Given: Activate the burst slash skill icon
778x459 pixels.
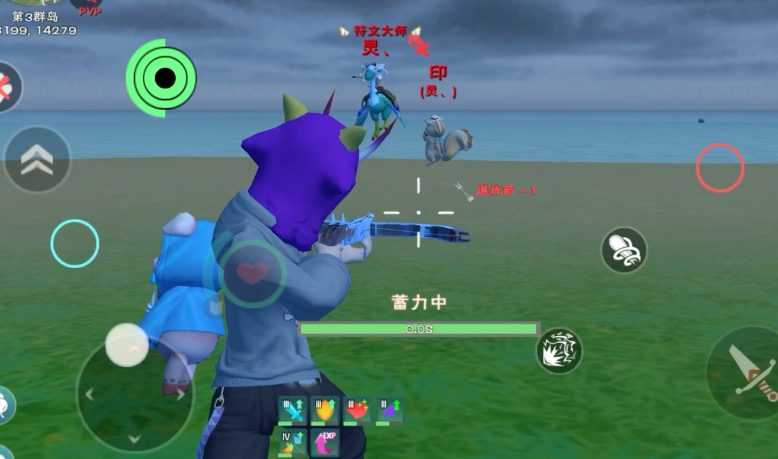Looking at the screenshot, I should click(x=560, y=351).
